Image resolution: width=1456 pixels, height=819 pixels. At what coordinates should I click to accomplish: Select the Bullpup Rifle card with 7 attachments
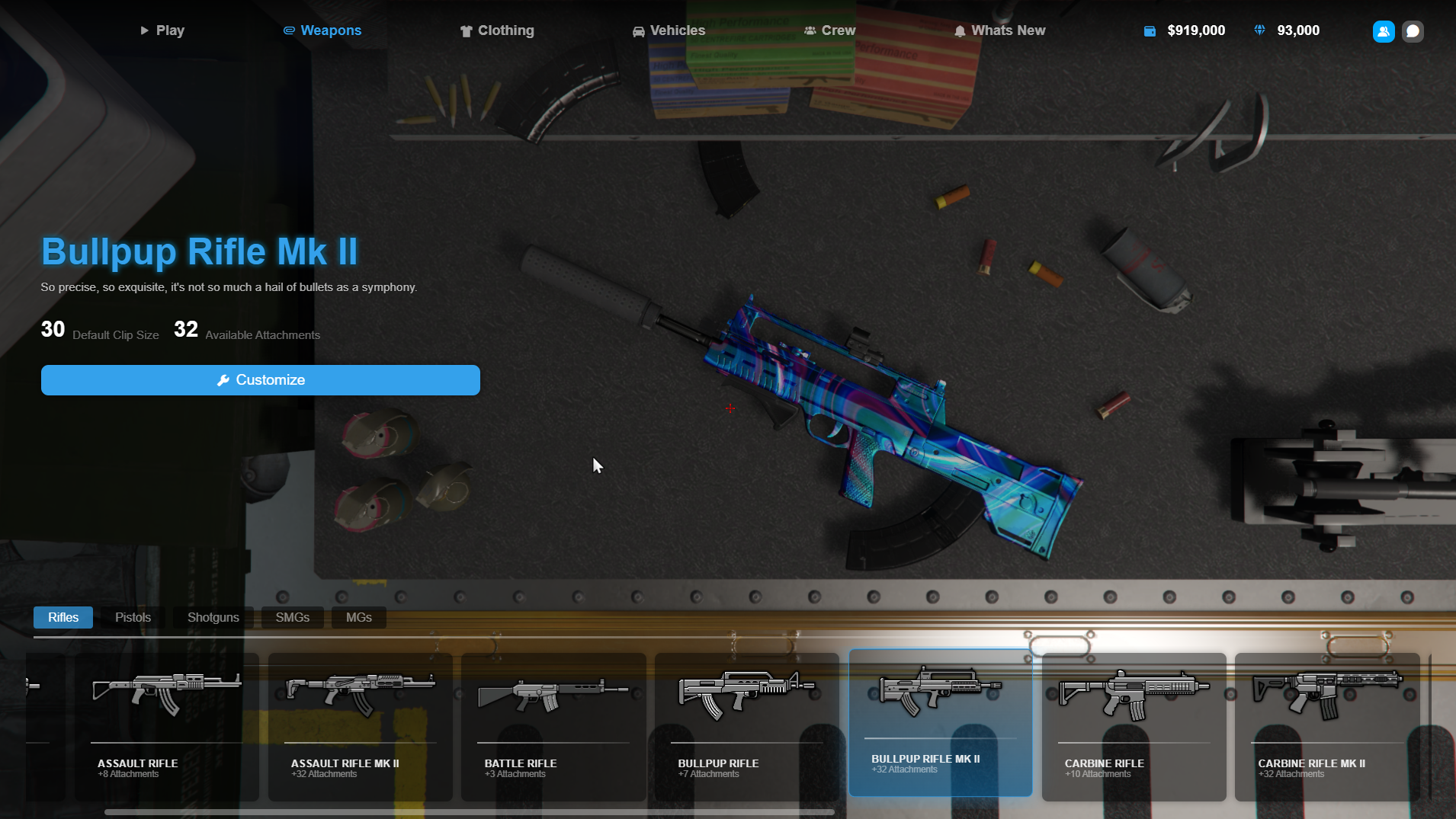pos(746,726)
